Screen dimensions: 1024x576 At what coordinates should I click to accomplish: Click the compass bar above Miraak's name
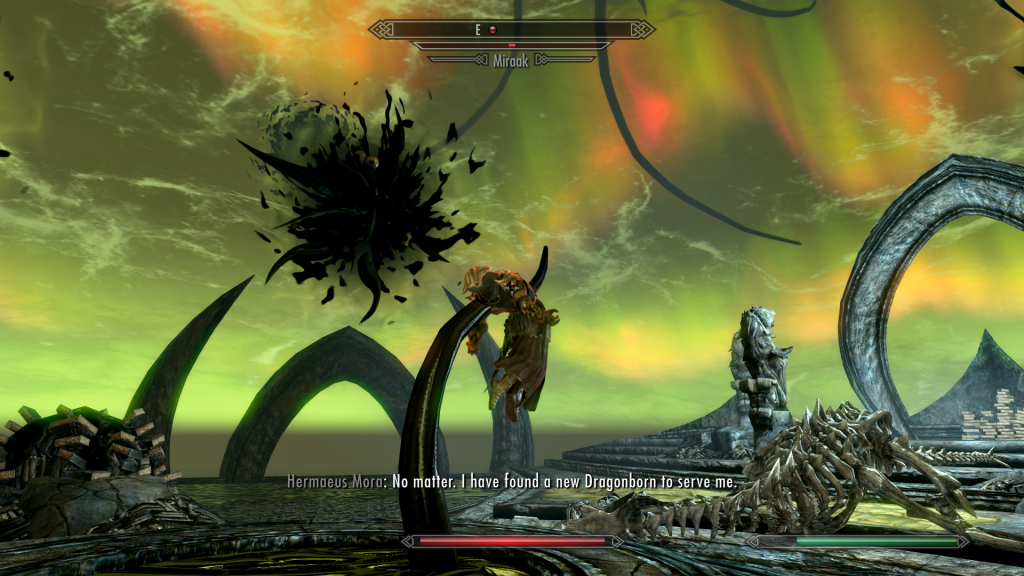click(x=511, y=30)
